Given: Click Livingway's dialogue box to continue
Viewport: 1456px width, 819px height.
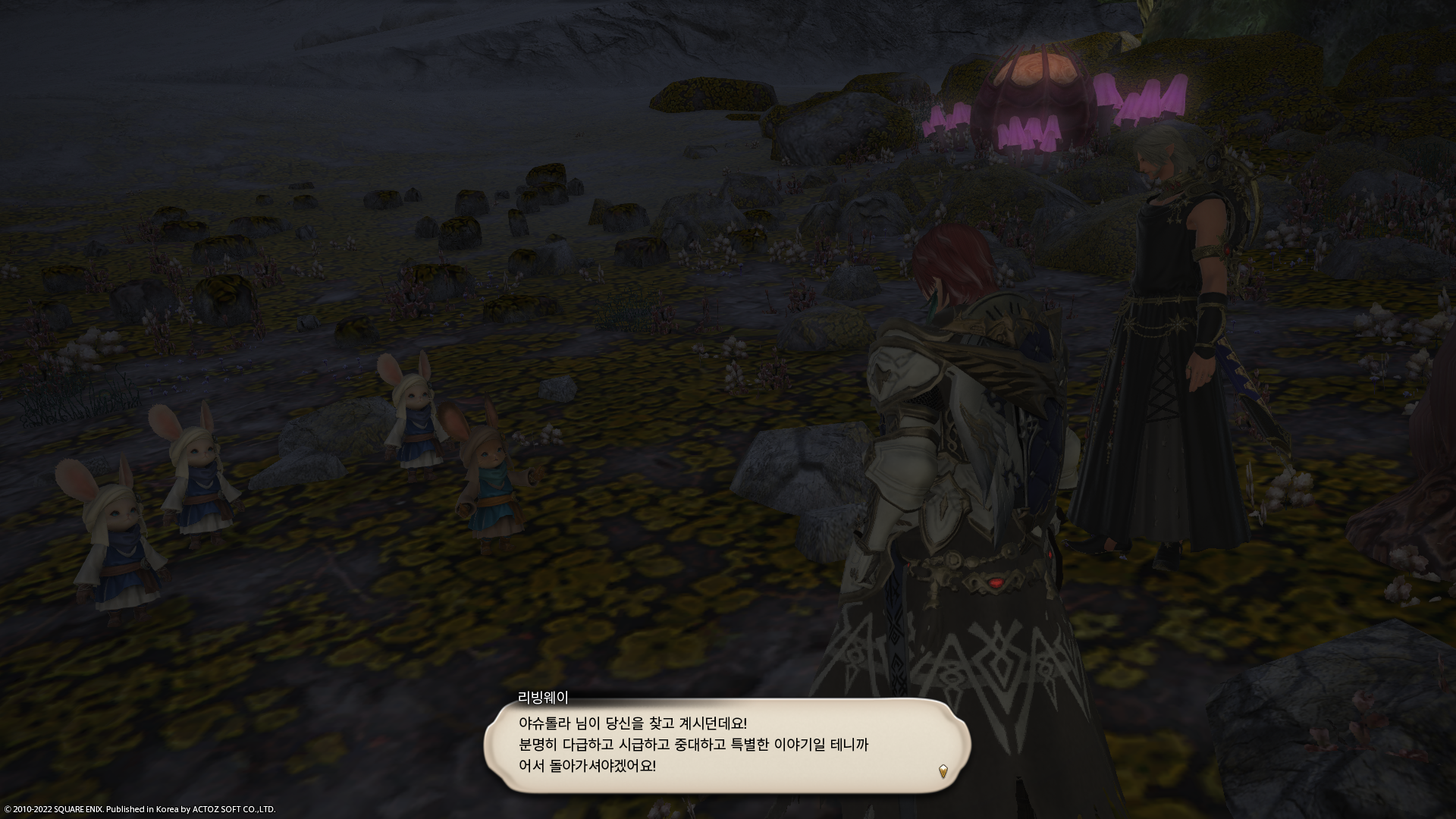Looking at the screenshot, I should (x=726, y=745).
